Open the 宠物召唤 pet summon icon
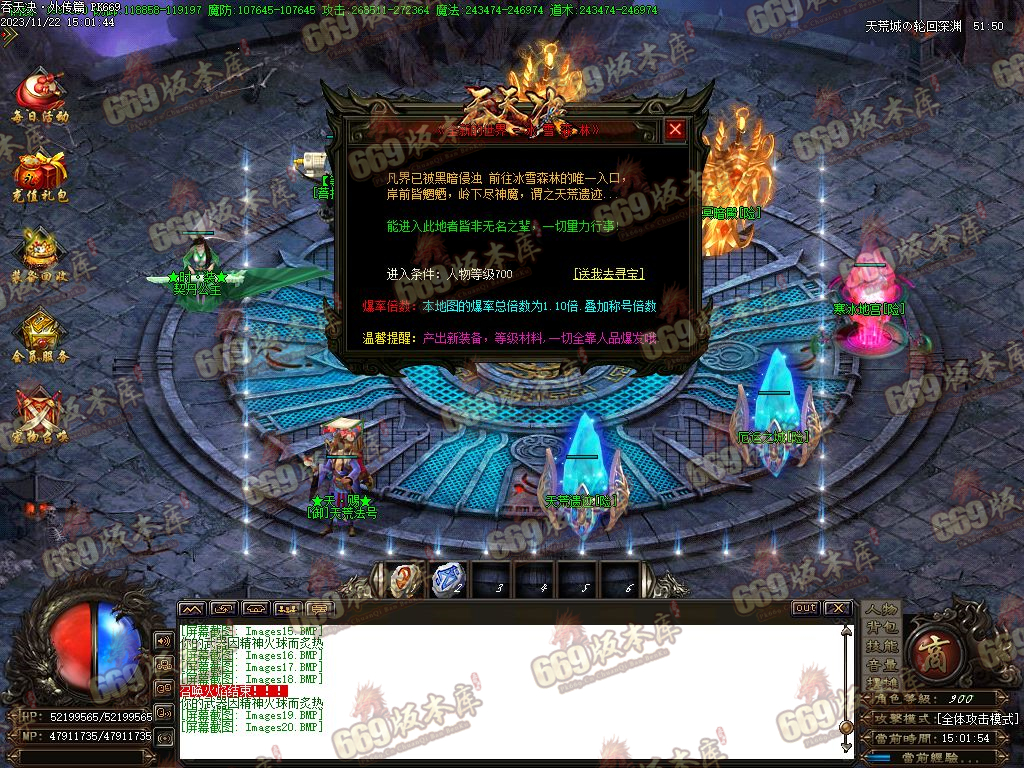This screenshot has width=1024, height=768. [x=40, y=417]
